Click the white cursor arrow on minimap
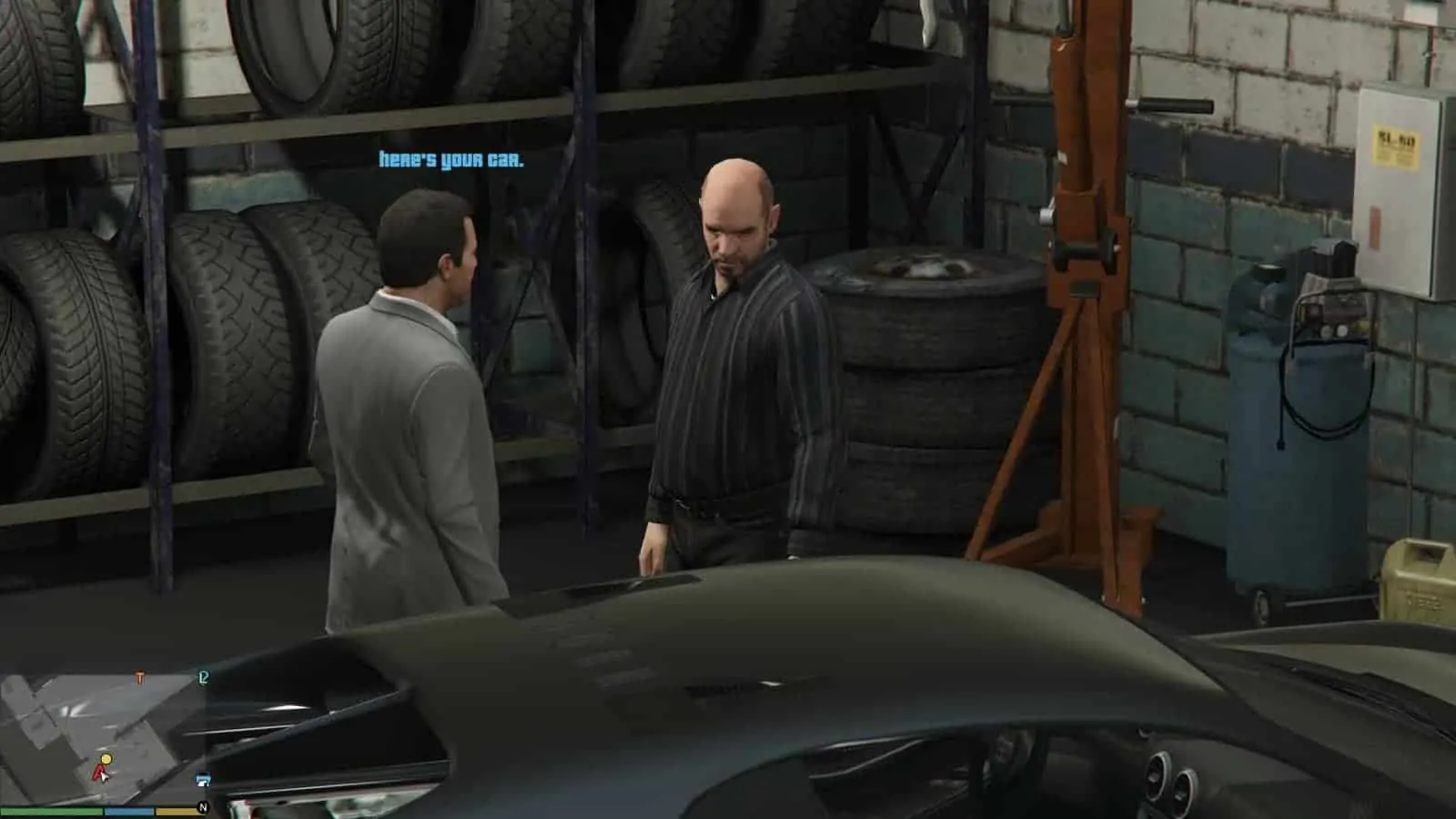1456x819 pixels. (105, 778)
